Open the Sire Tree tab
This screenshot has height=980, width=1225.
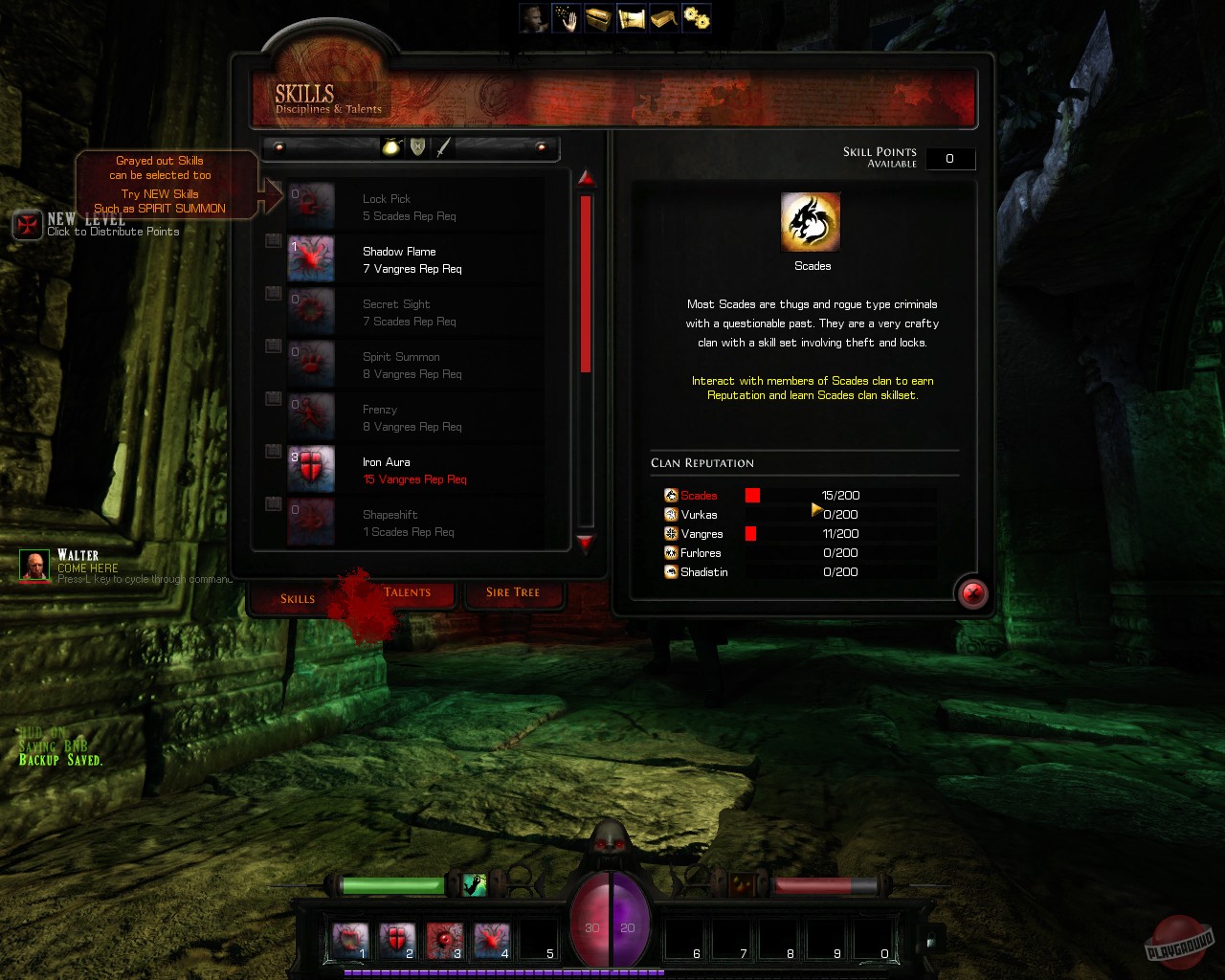pos(514,593)
